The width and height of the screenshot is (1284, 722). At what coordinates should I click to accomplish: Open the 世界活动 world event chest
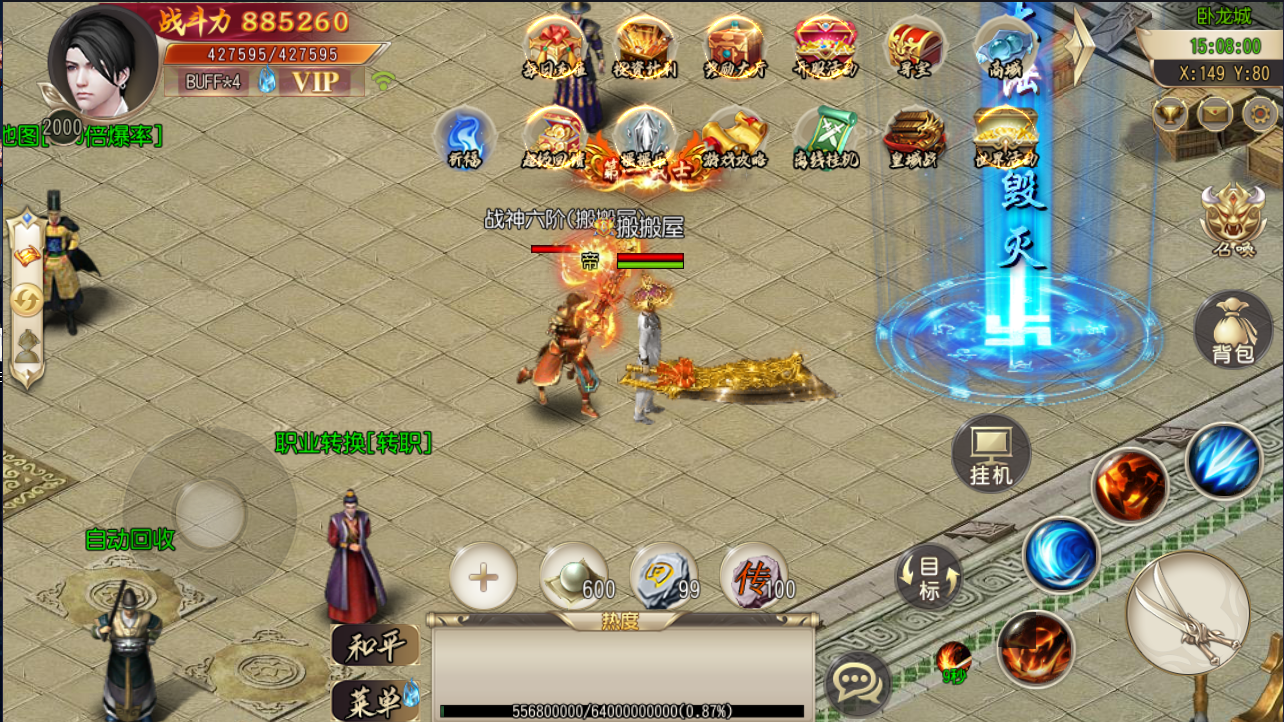coord(1005,137)
